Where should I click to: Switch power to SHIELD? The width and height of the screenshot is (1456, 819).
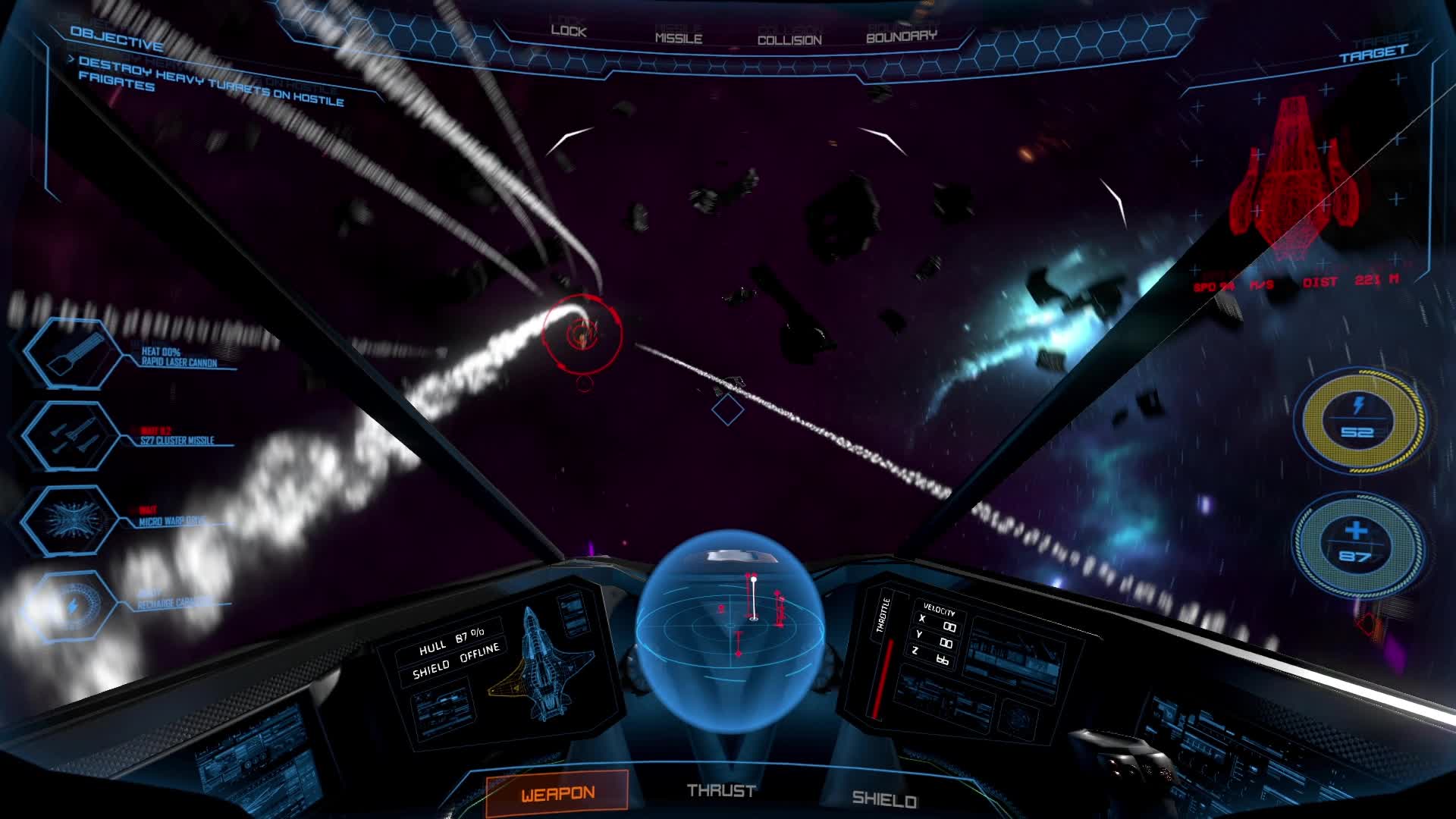coord(883,799)
